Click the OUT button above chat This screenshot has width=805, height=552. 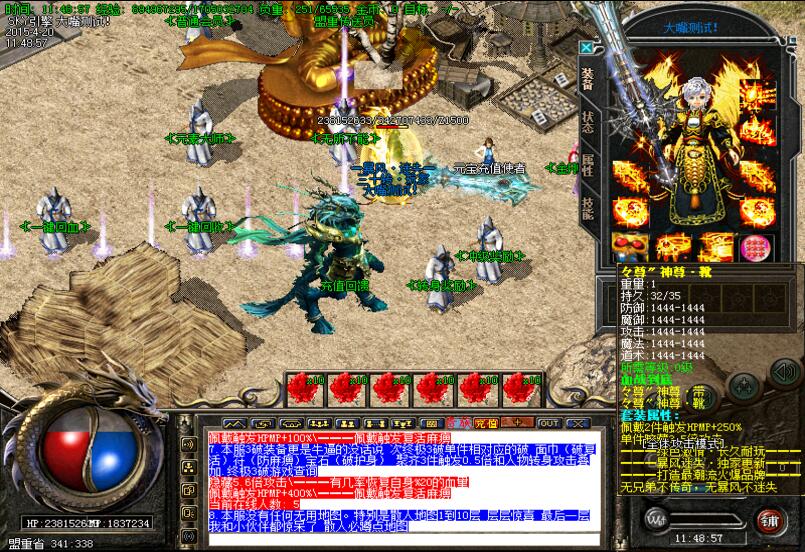click(x=549, y=423)
